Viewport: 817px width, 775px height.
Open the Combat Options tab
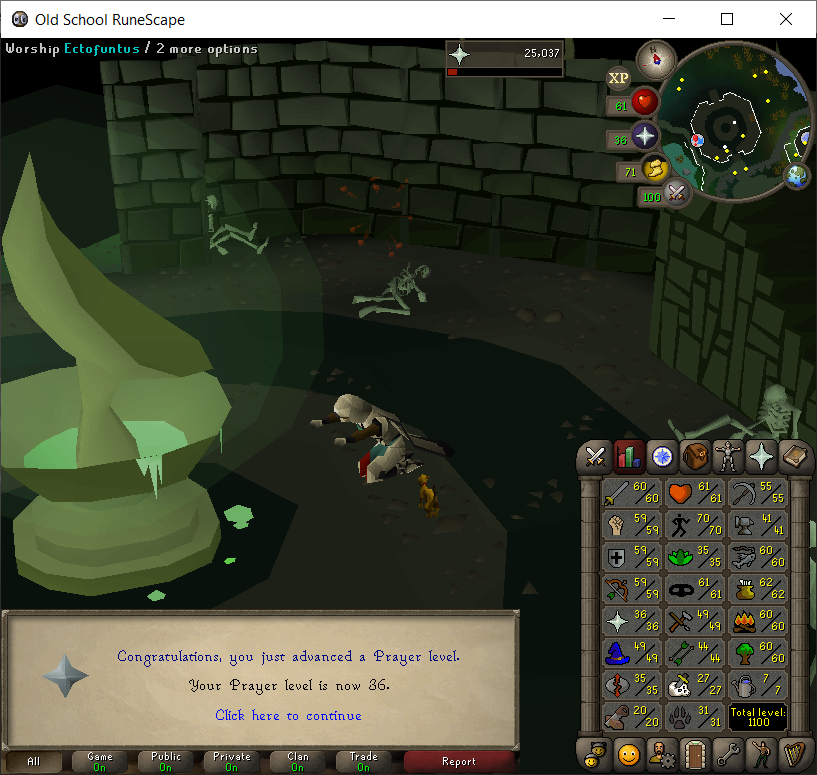tap(596, 457)
